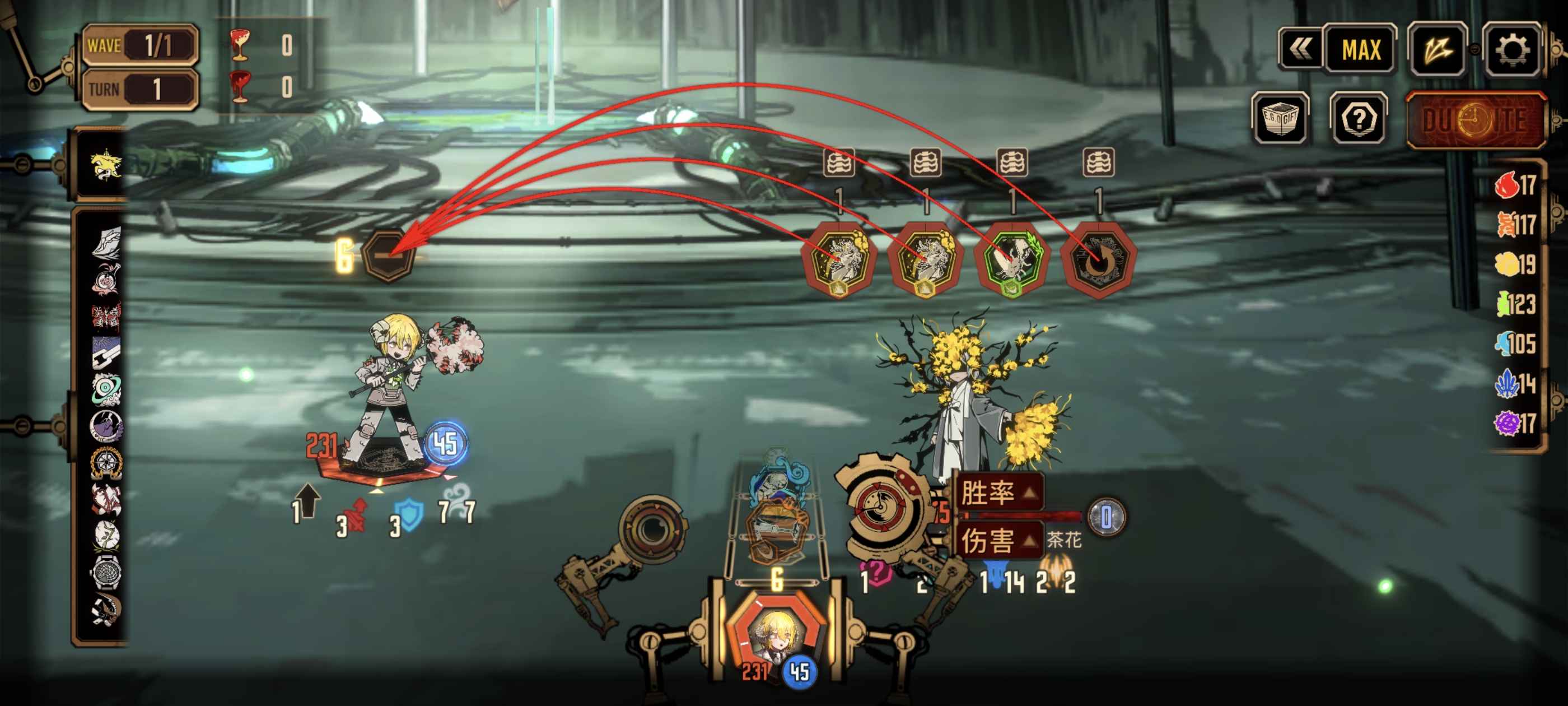
Task: Open the settings gear menu
Action: pos(1511,50)
